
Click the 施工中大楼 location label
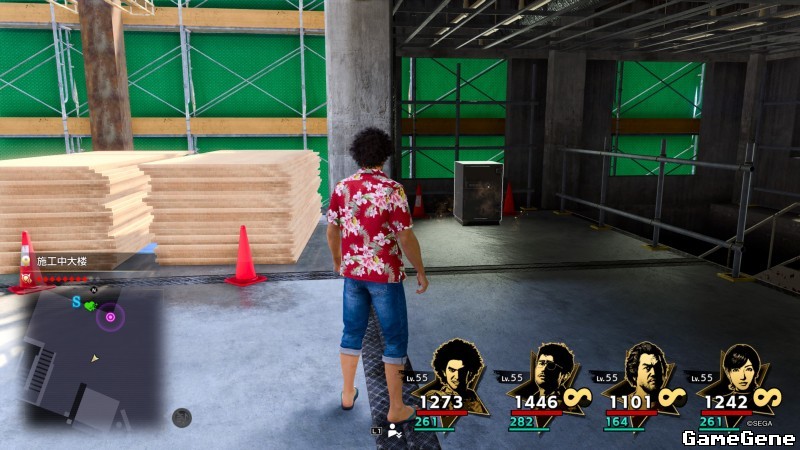pyautogui.click(x=62, y=260)
